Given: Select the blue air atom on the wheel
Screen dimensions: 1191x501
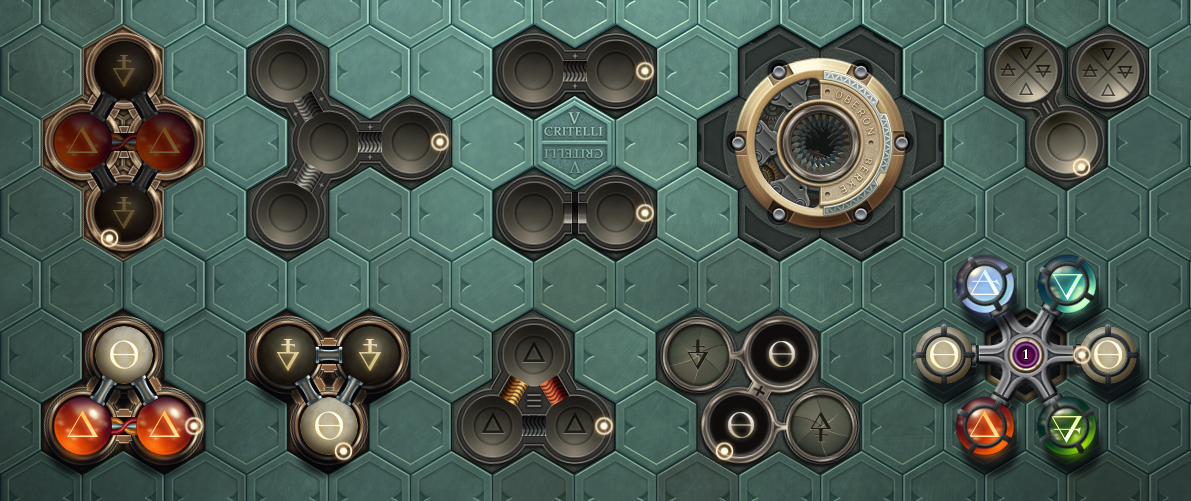Looking at the screenshot, I should (x=986, y=286).
